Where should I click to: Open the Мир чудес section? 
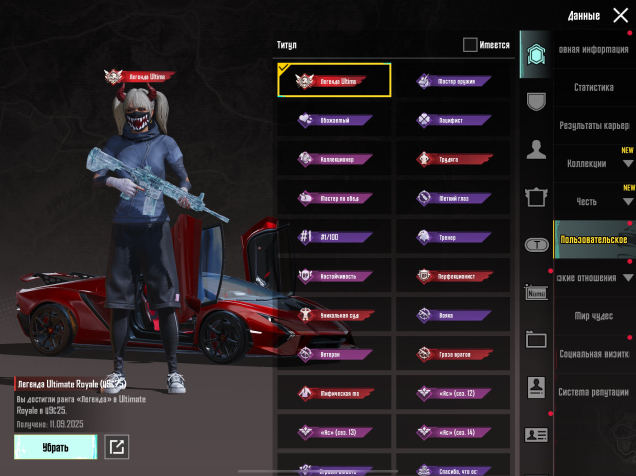[x=594, y=316]
